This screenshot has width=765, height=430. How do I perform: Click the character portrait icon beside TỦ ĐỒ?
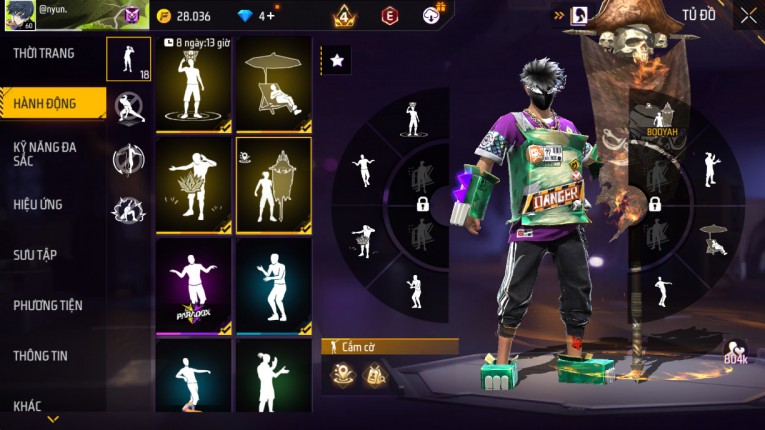(x=579, y=15)
